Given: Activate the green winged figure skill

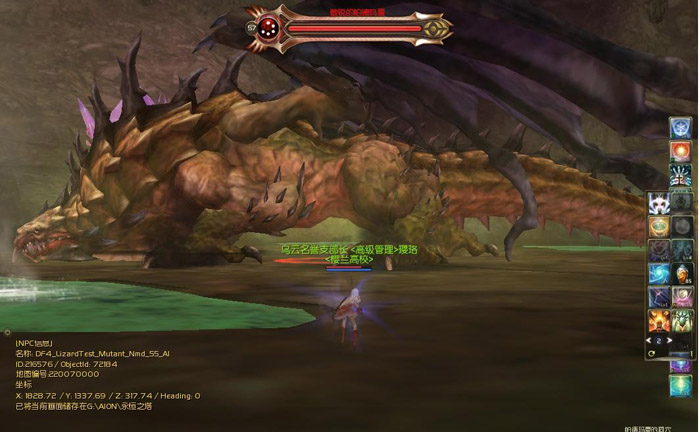Looking at the screenshot, I should click(x=682, y=320).
